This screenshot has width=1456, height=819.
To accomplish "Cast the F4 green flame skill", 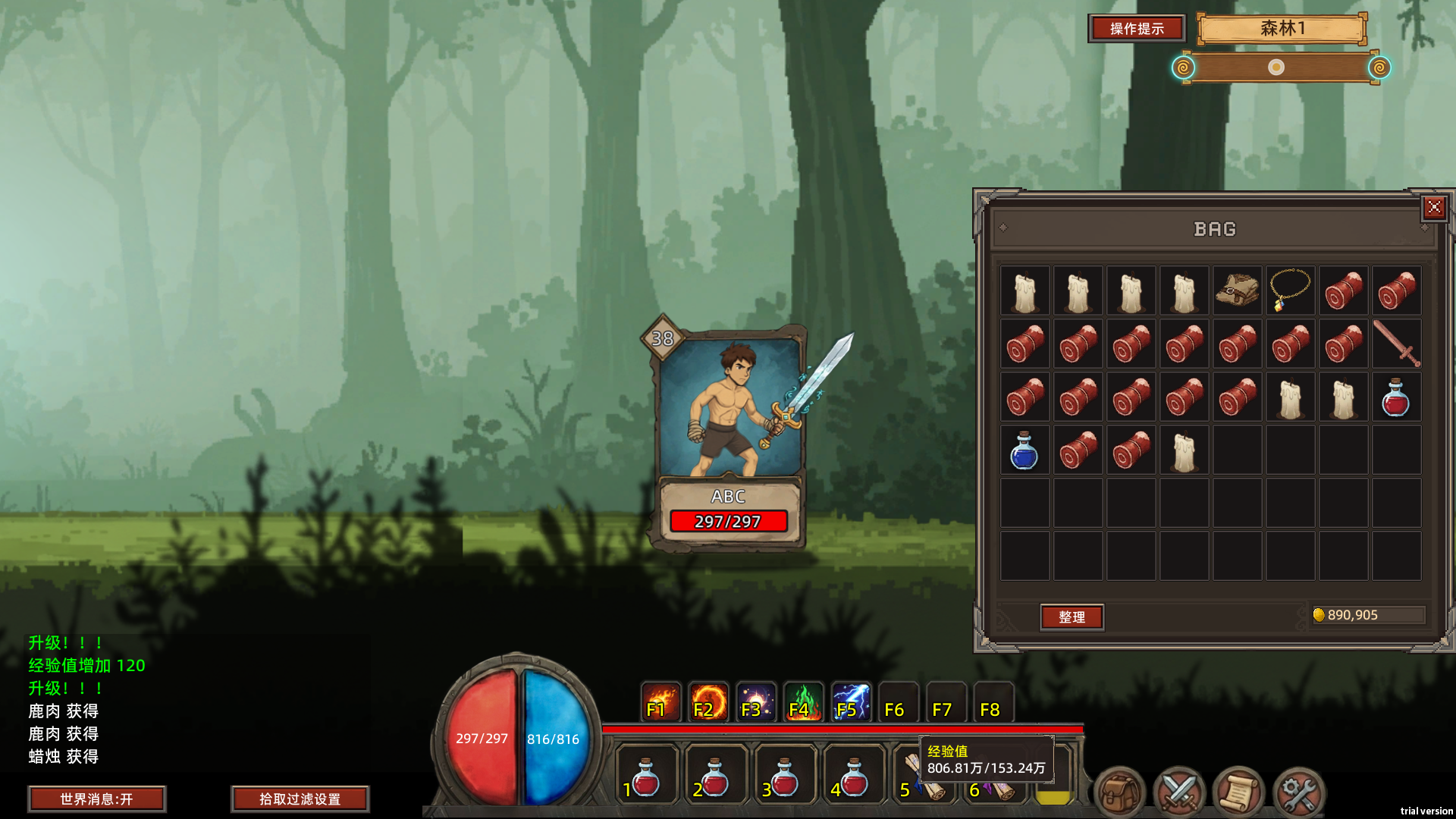I will pyautogui.click(x=803, y=703).
